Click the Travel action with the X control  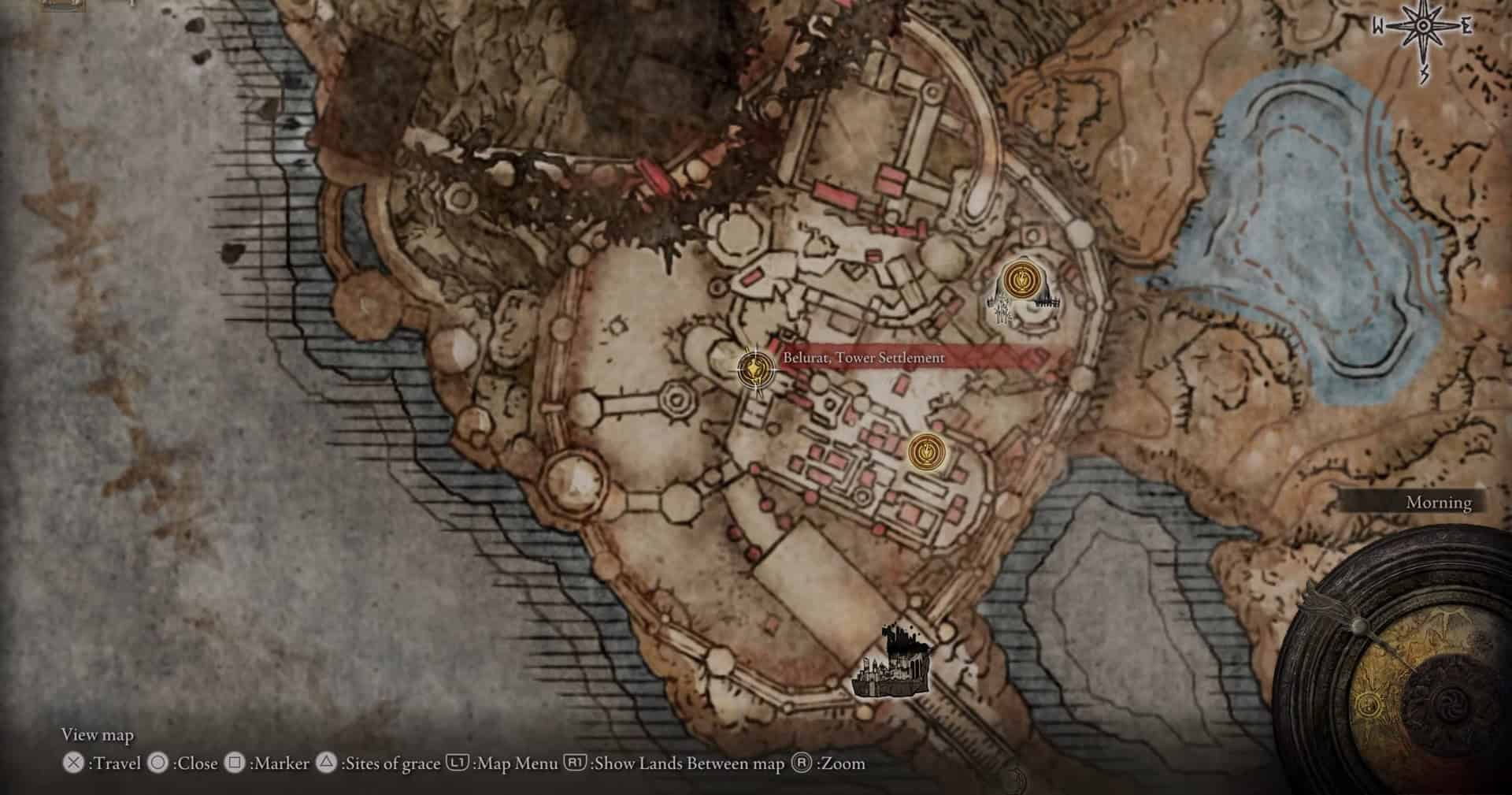click(72, 763)
